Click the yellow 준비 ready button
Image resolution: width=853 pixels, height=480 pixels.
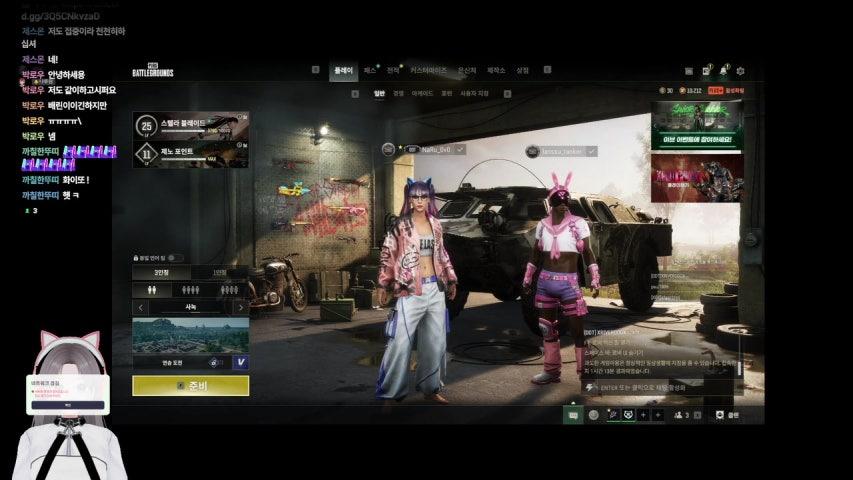tap(190, 386)
